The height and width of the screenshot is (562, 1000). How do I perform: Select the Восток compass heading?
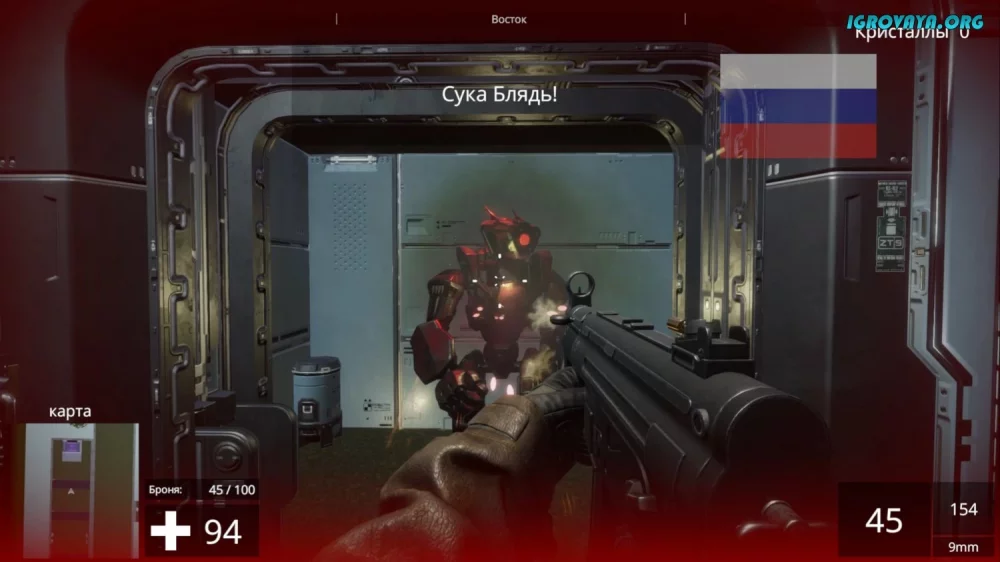pos(509,19)
